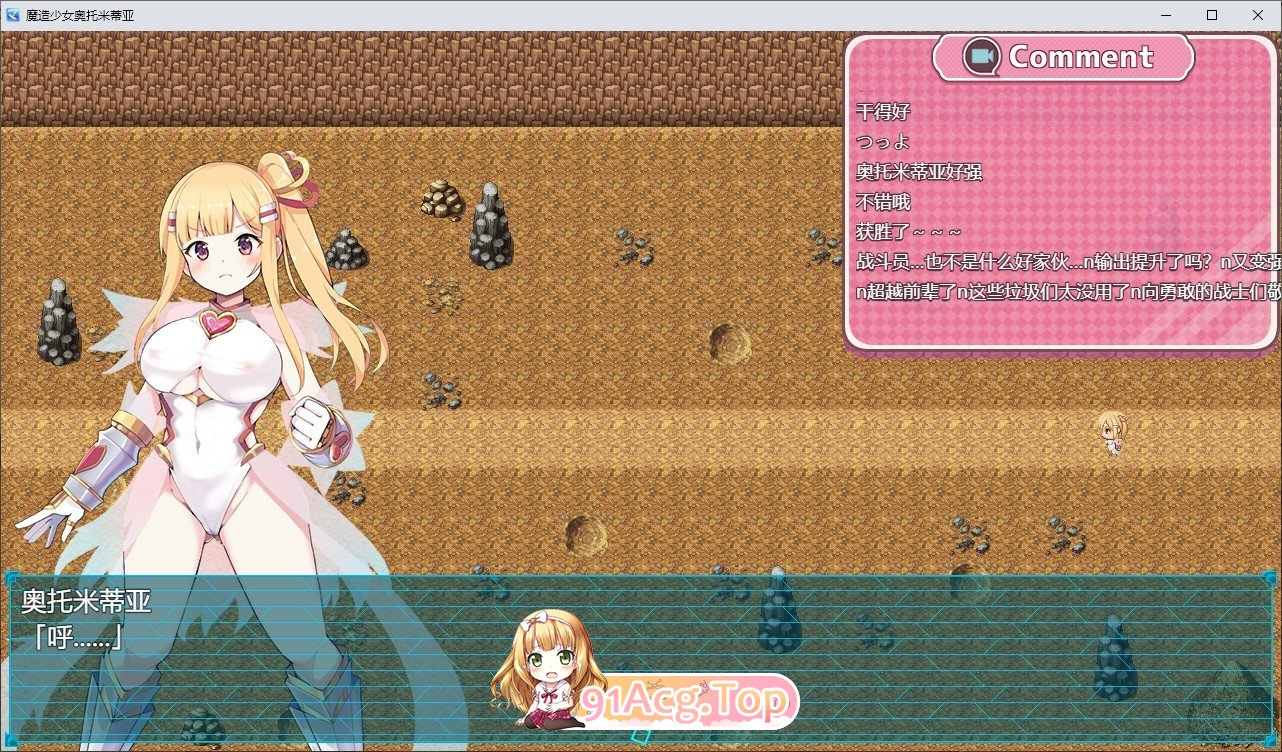This screenshot has height=752, width=1282.
Task: Click the comment line reading 干得好
Action: pos(881,111)
